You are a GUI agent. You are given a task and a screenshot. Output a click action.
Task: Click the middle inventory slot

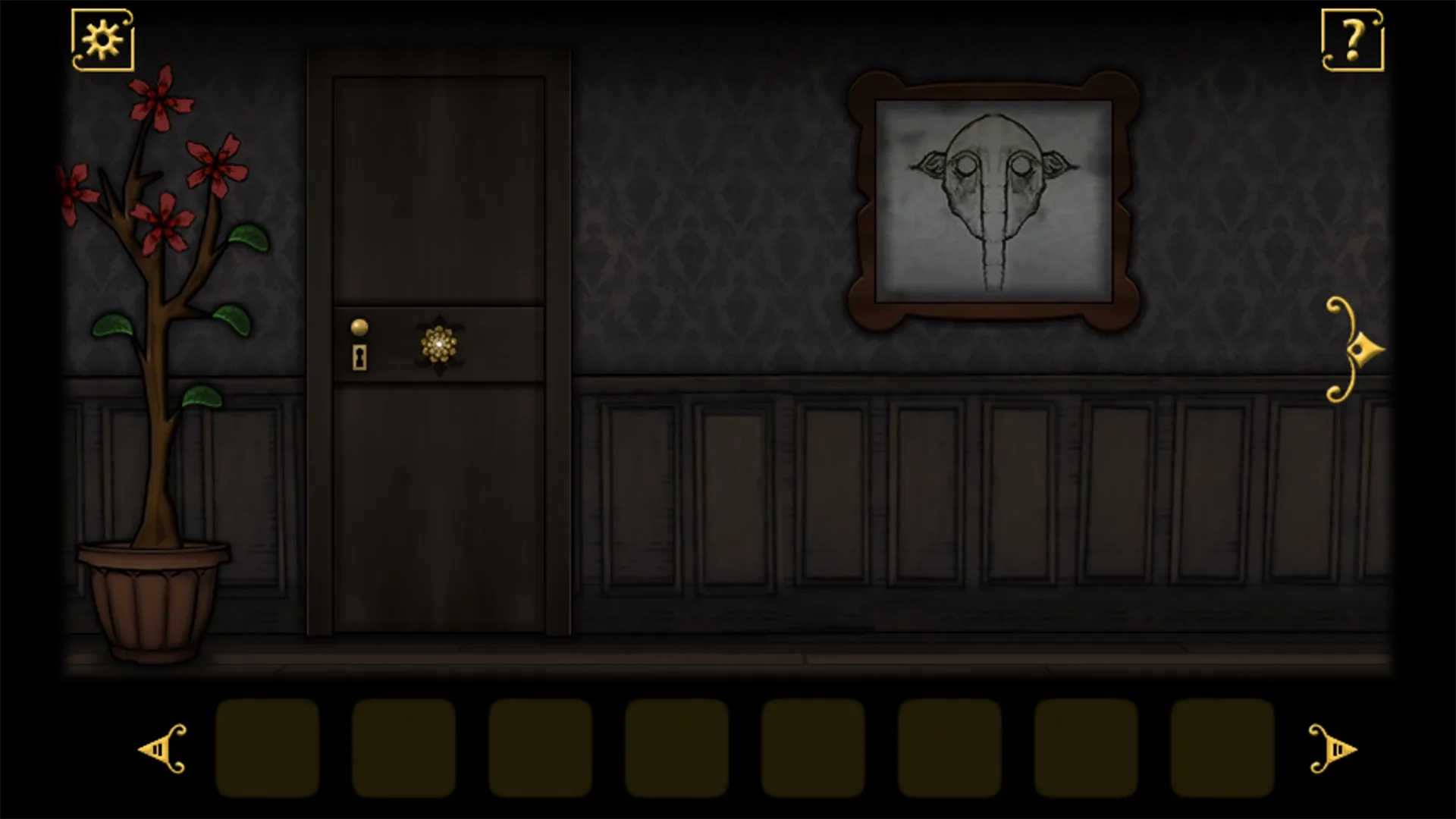pyautogui.click(x=676, y=749)
